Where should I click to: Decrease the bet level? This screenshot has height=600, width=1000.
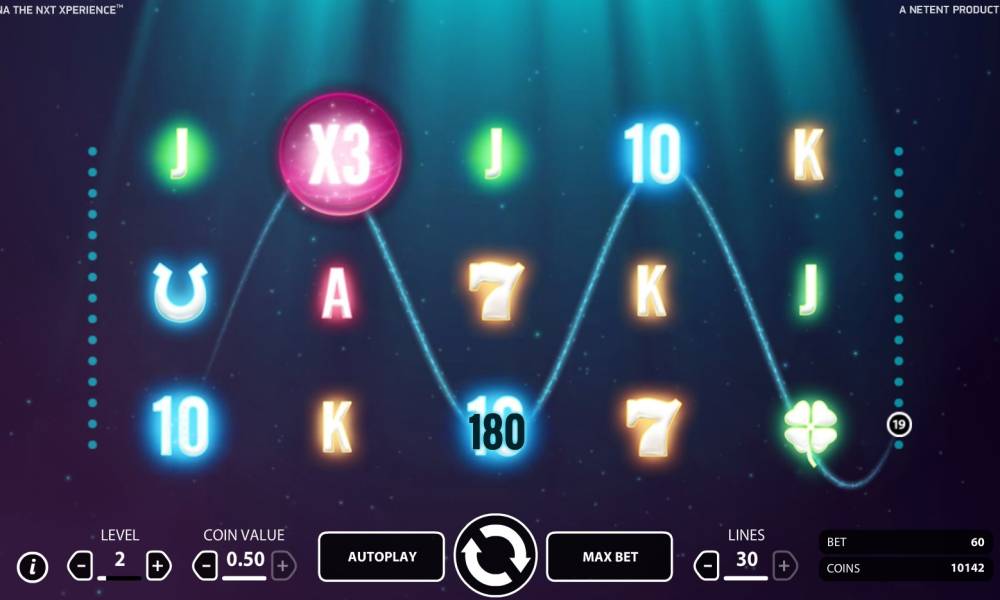tap(80, 566)
